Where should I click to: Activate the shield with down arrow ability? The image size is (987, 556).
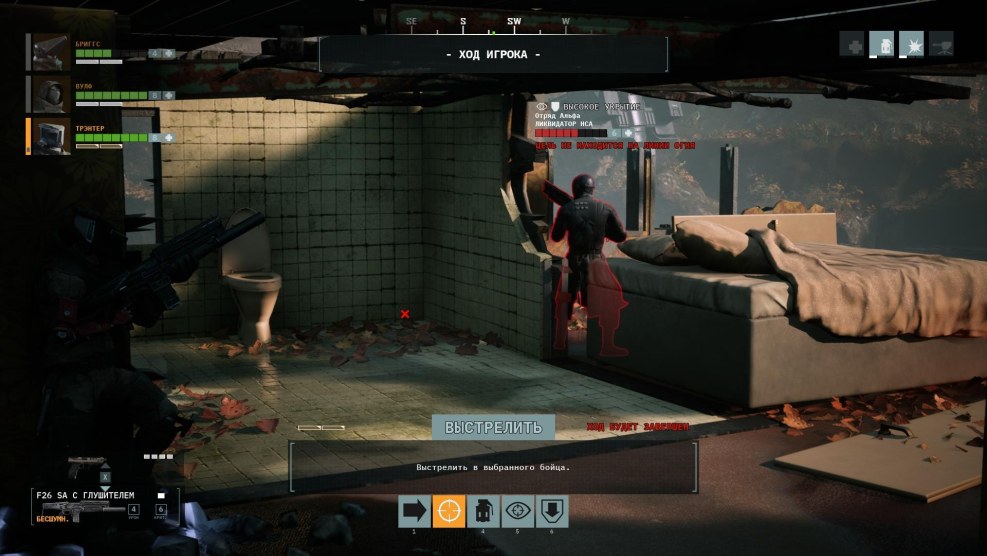(550, 511)
